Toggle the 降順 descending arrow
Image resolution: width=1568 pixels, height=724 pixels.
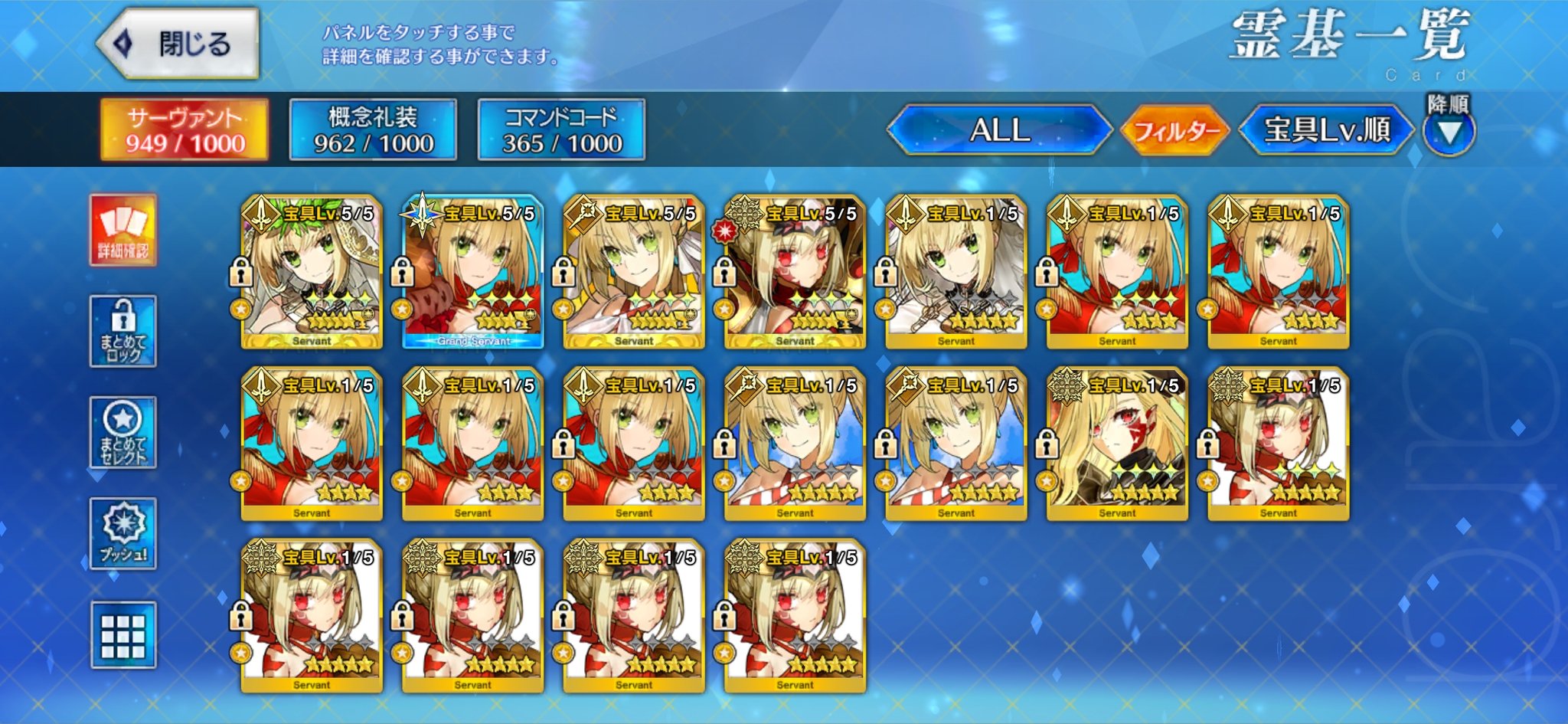[1449, 132]
